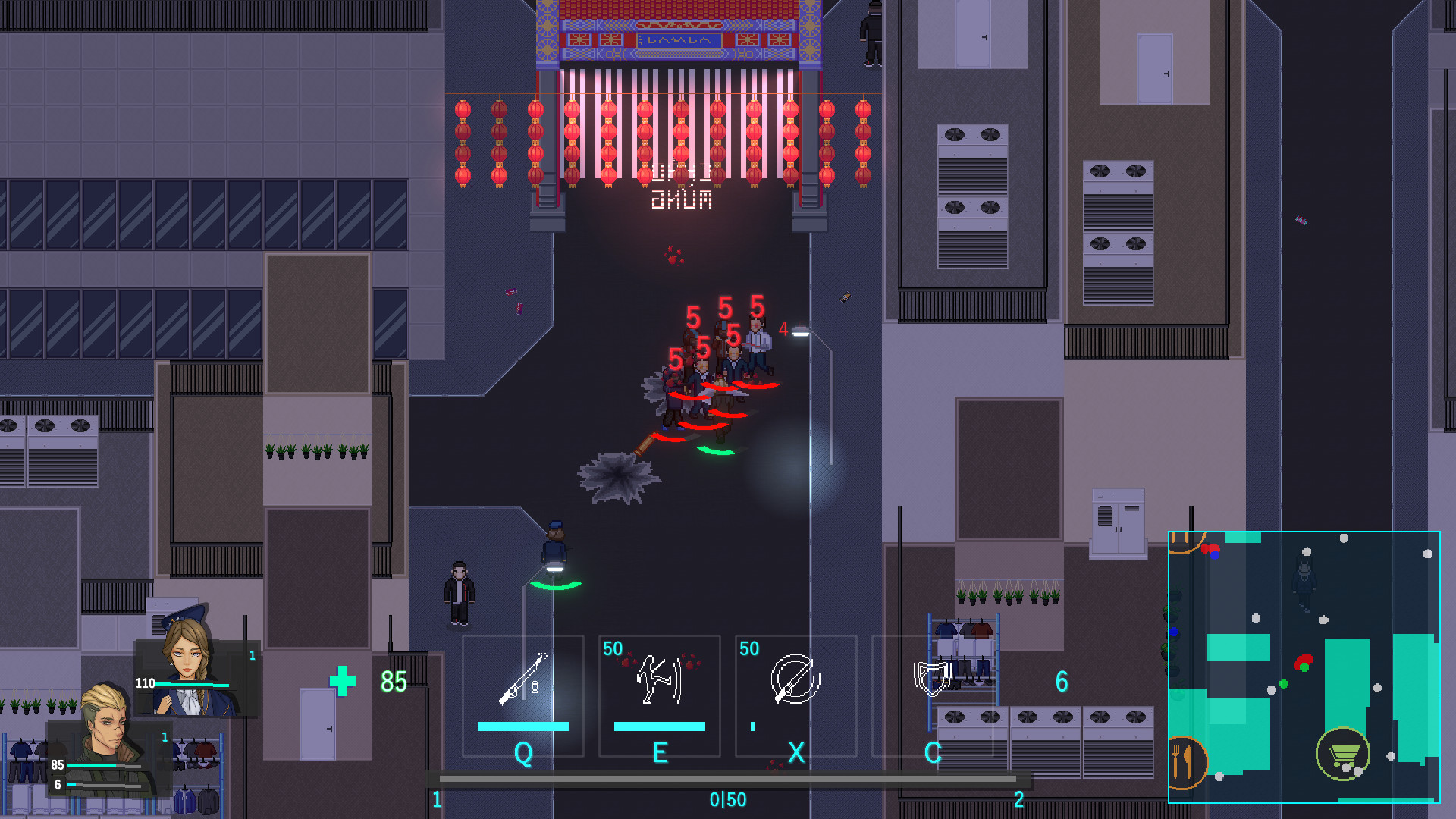This screenshot has height=819, width=1456.
Task: Click the shopping cart marker on the minimap
Action: (1342, 755)
